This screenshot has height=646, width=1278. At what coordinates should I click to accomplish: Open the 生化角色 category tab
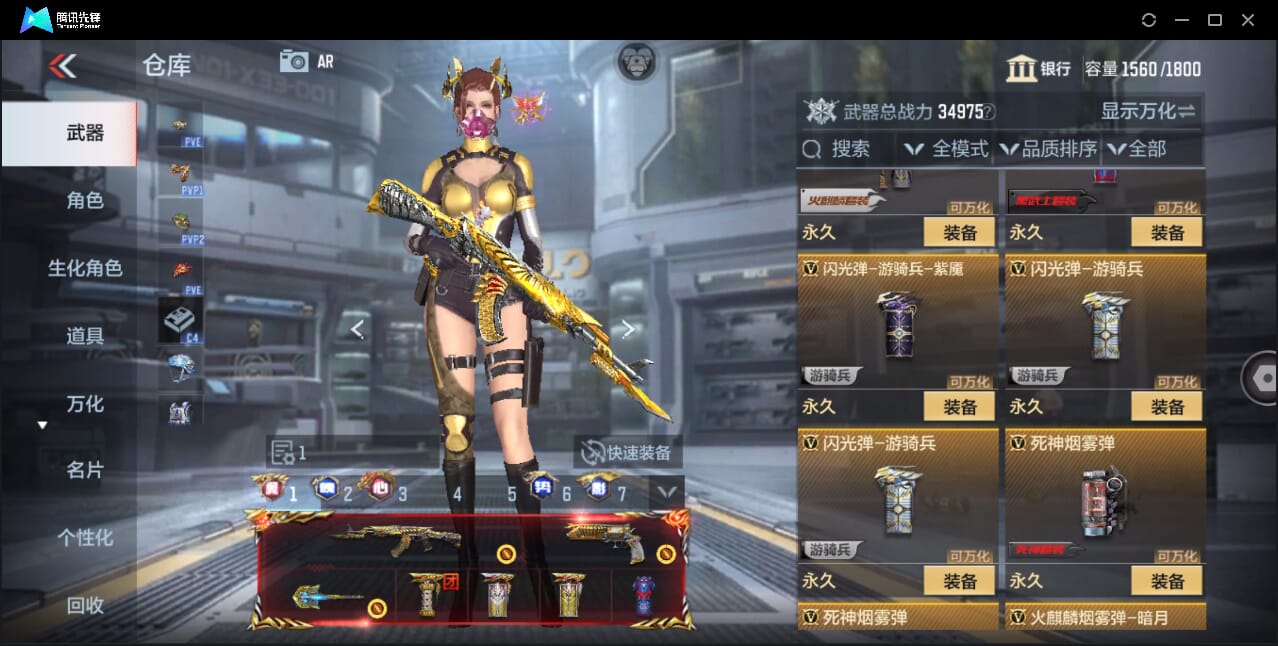pos(85,268)
